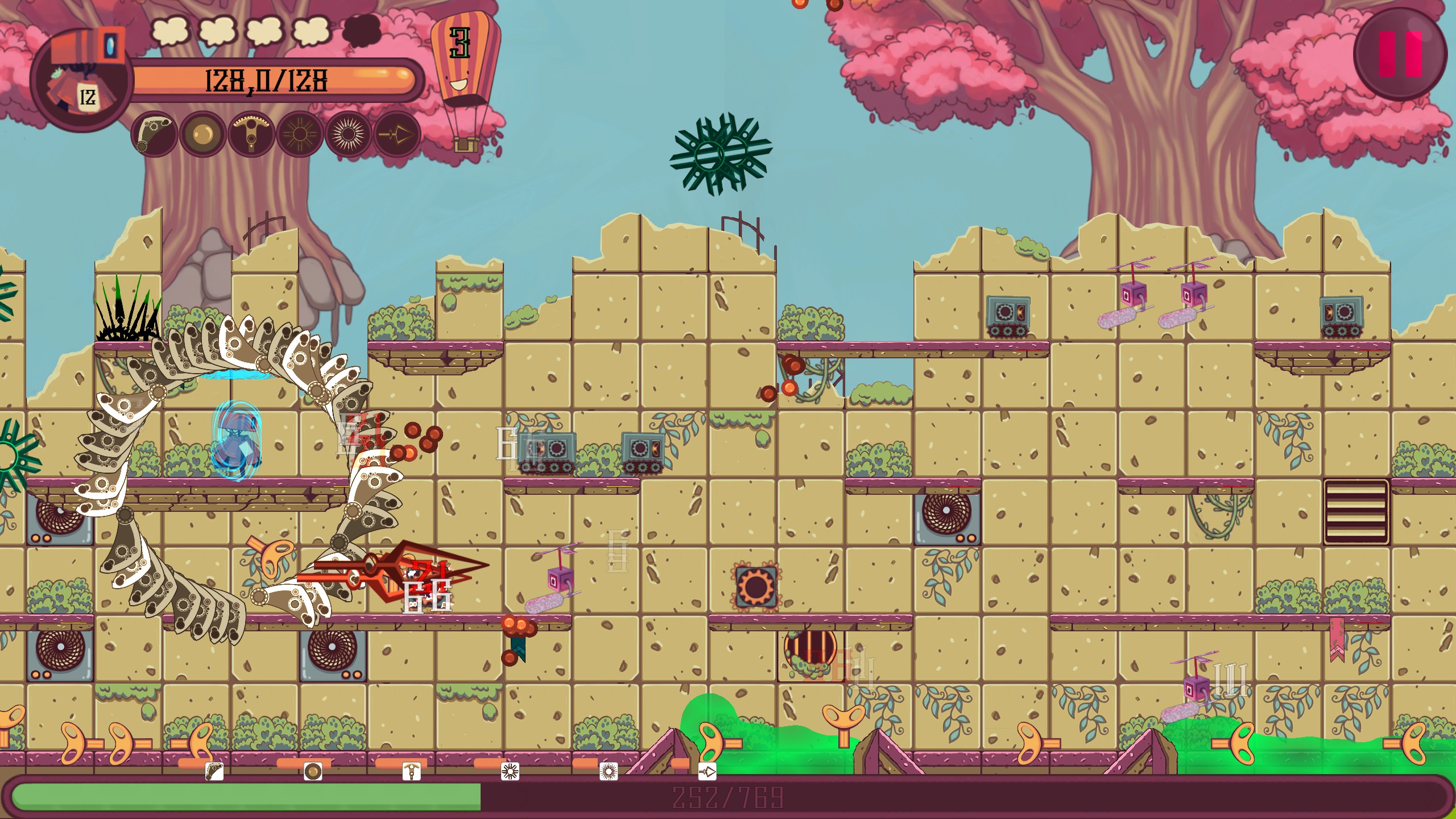Select the crossbow ability icon
Viewport: 1456px width, 819px height.
point(249,135)
